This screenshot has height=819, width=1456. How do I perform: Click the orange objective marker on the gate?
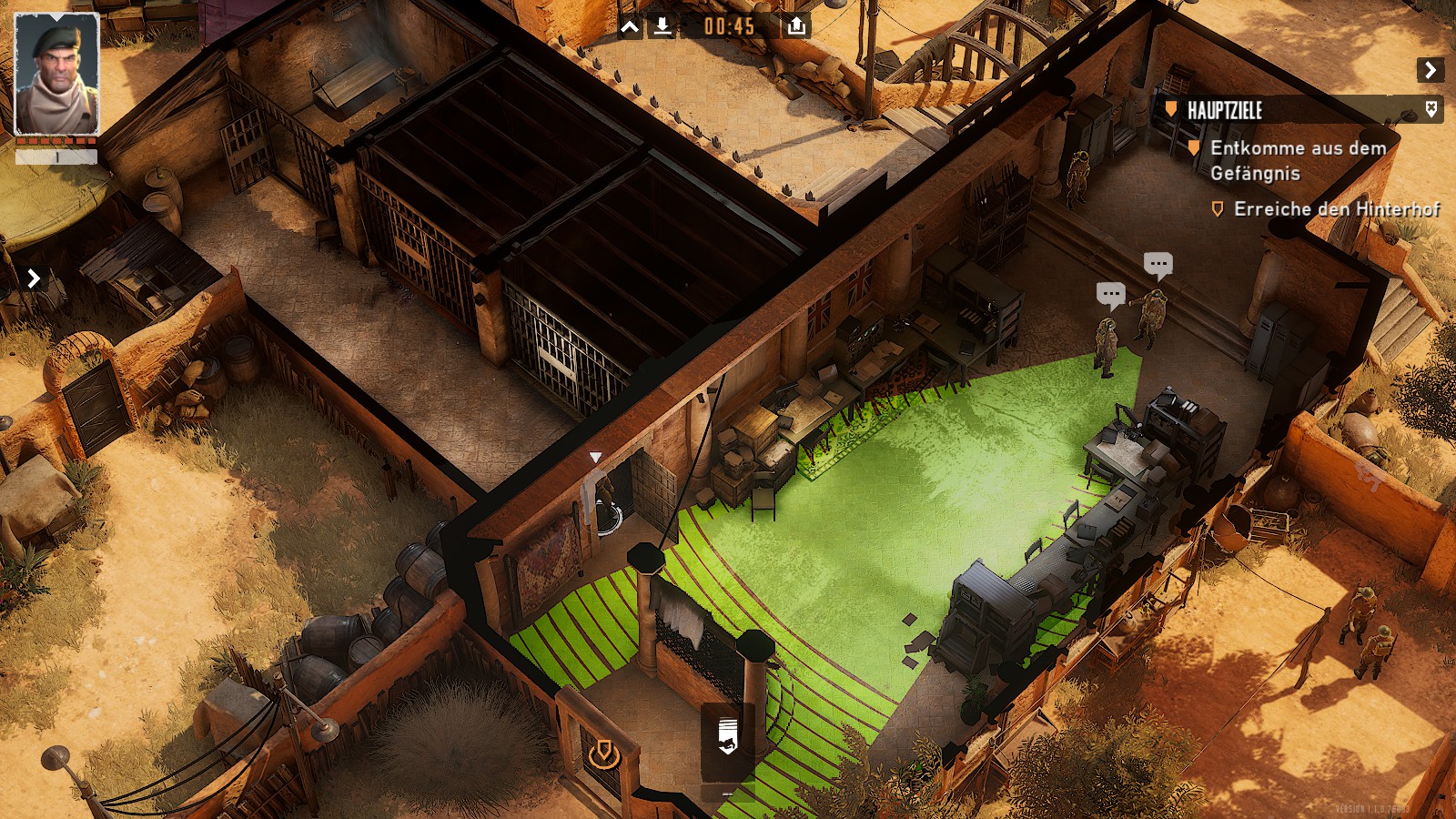602,753
